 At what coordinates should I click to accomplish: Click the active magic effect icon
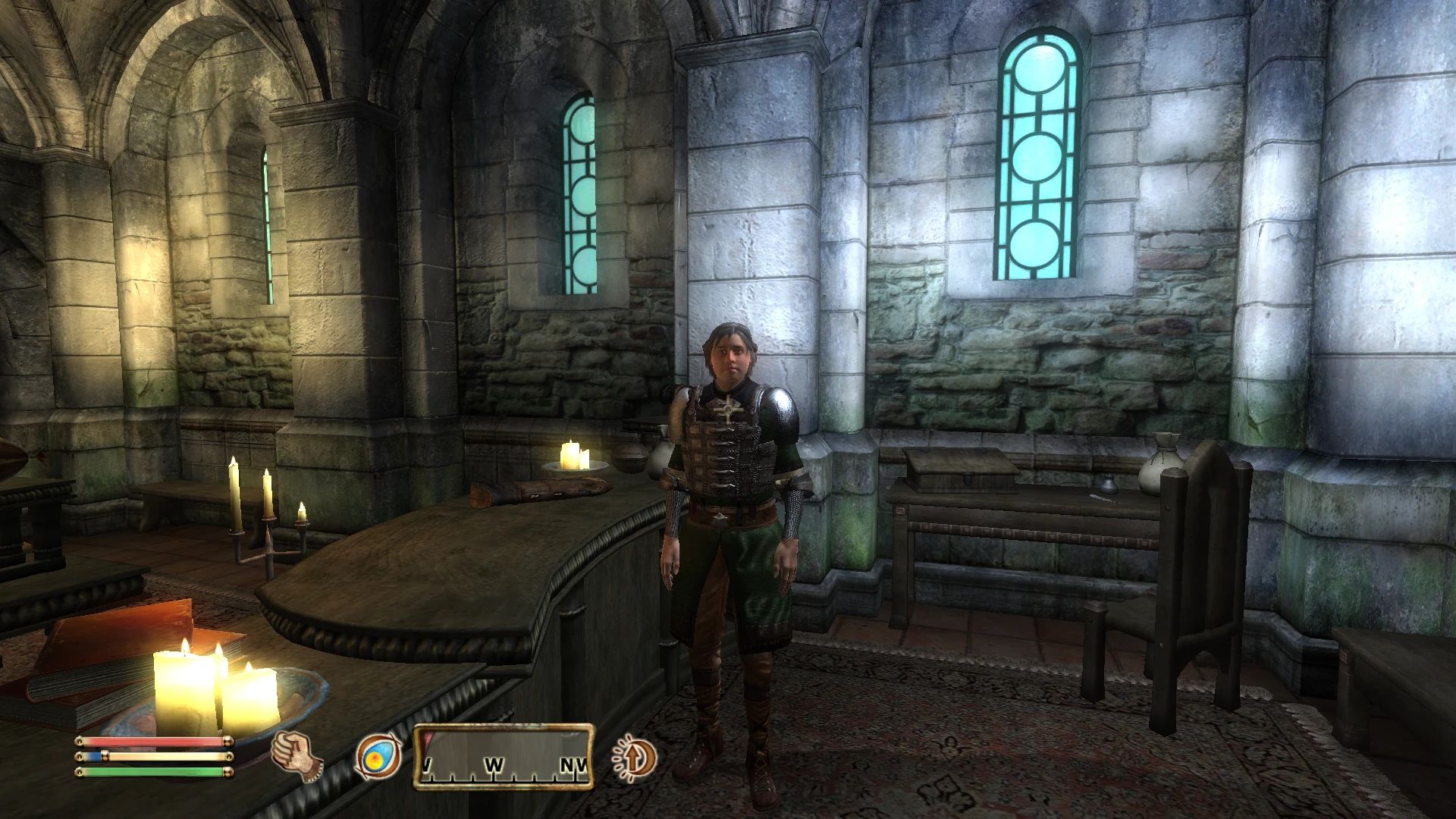[635, 758]
